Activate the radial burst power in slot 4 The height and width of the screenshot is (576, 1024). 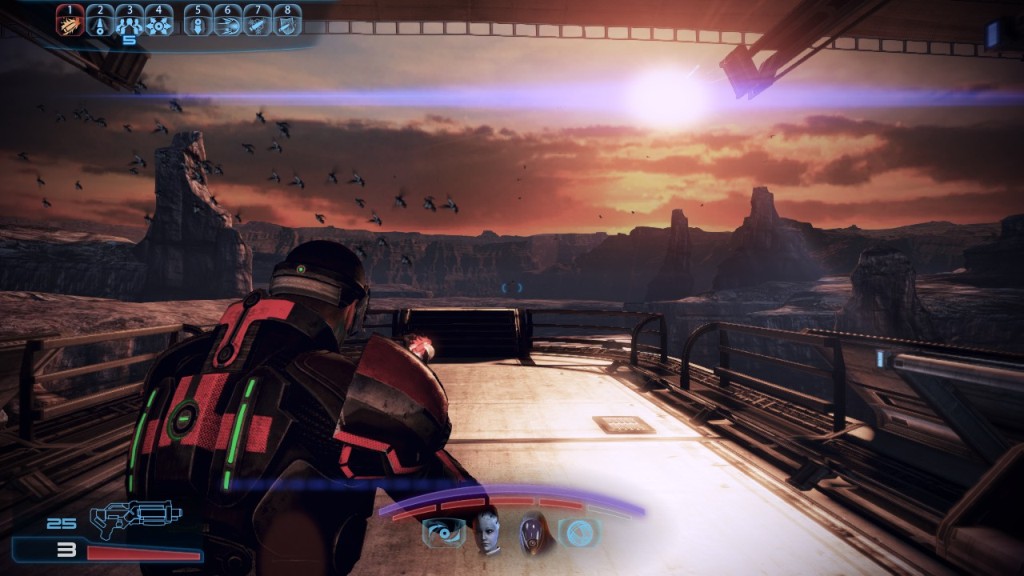(158, 20)
